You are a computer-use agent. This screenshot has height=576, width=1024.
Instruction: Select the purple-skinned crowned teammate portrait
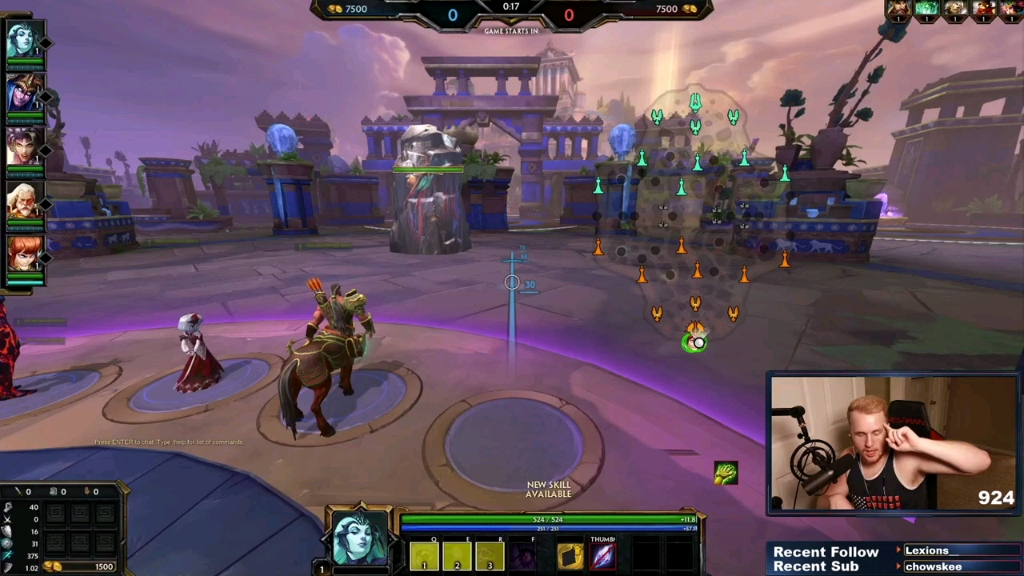coord(22,93)
